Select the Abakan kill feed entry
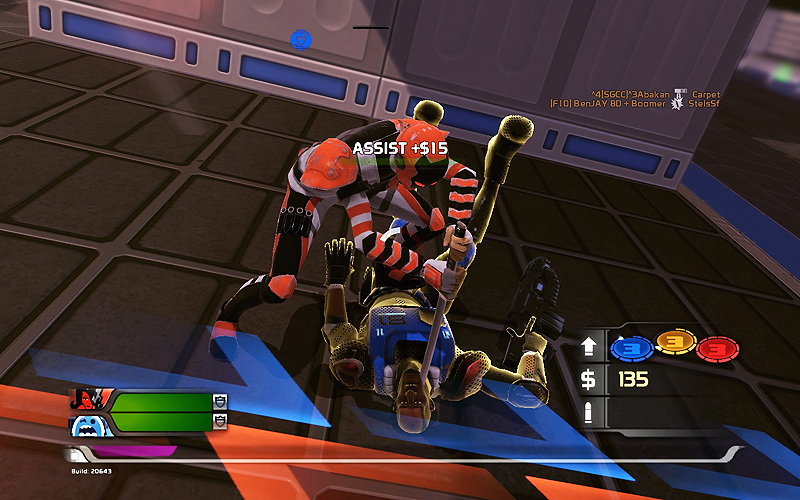800x500 pixels. coord(634,94)
